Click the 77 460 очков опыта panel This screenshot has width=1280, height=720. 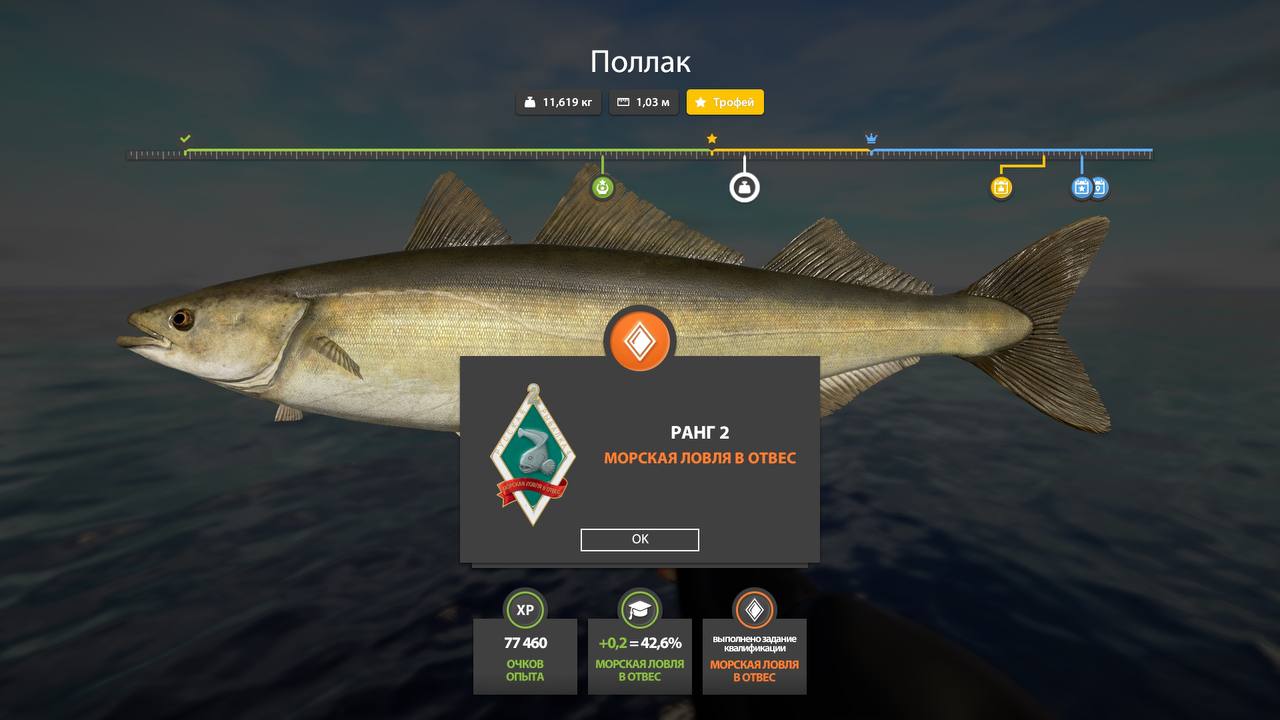pos(525,656)
